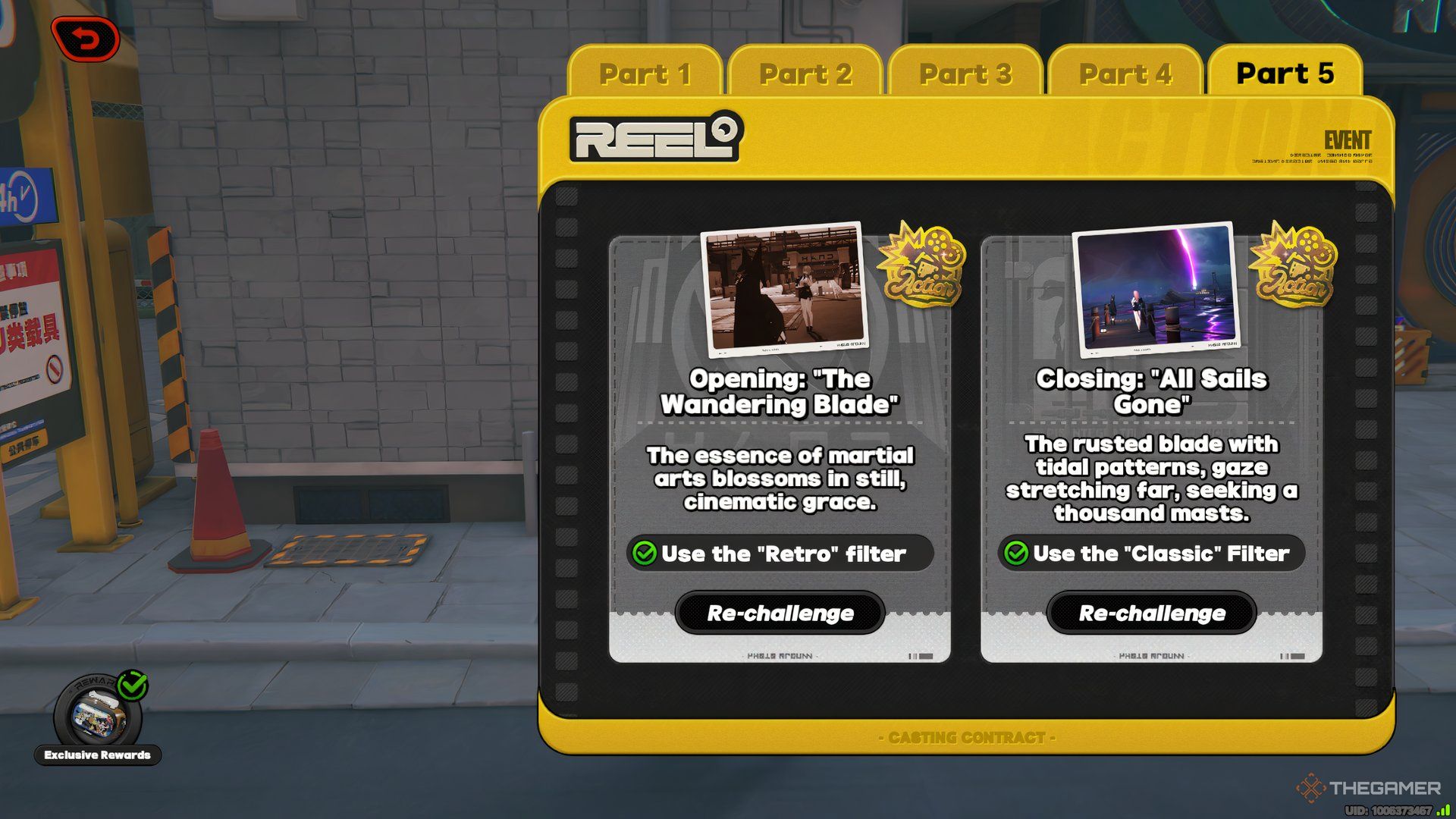Re-challenge the All Sails Gone closing
Screen dimensions: 1456x819
click(x=1152, y=613)
